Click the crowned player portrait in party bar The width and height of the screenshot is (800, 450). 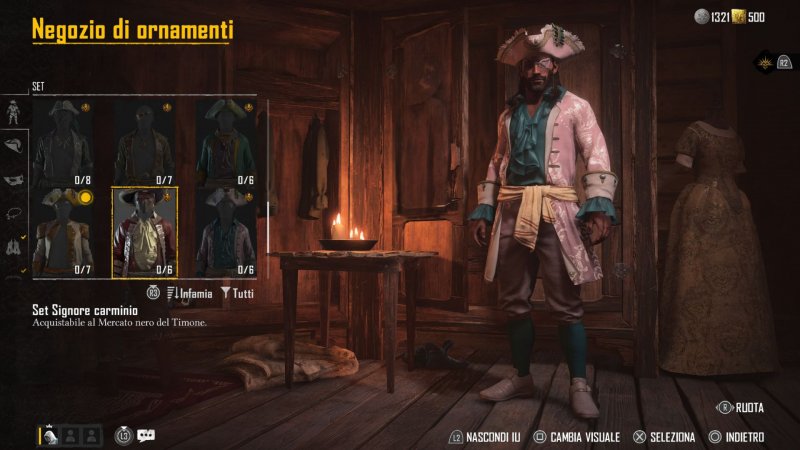pyautogui.click(x=49, y=435)
